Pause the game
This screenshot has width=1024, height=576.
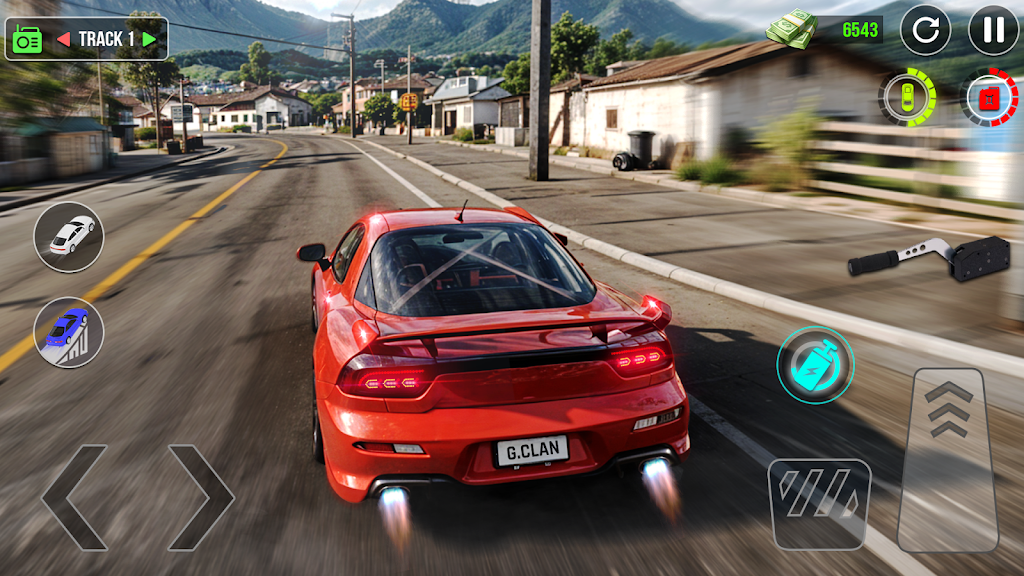tap(992, 30)
